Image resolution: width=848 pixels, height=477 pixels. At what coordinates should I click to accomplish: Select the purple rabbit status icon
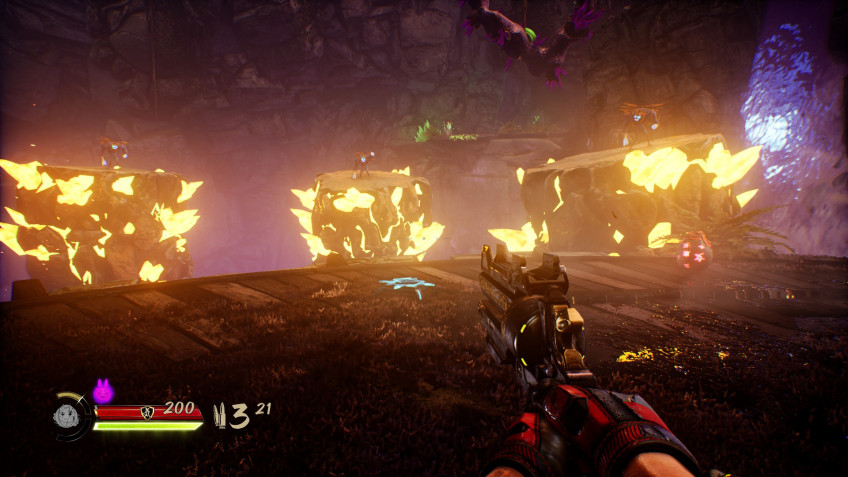[x=102, y=390]
